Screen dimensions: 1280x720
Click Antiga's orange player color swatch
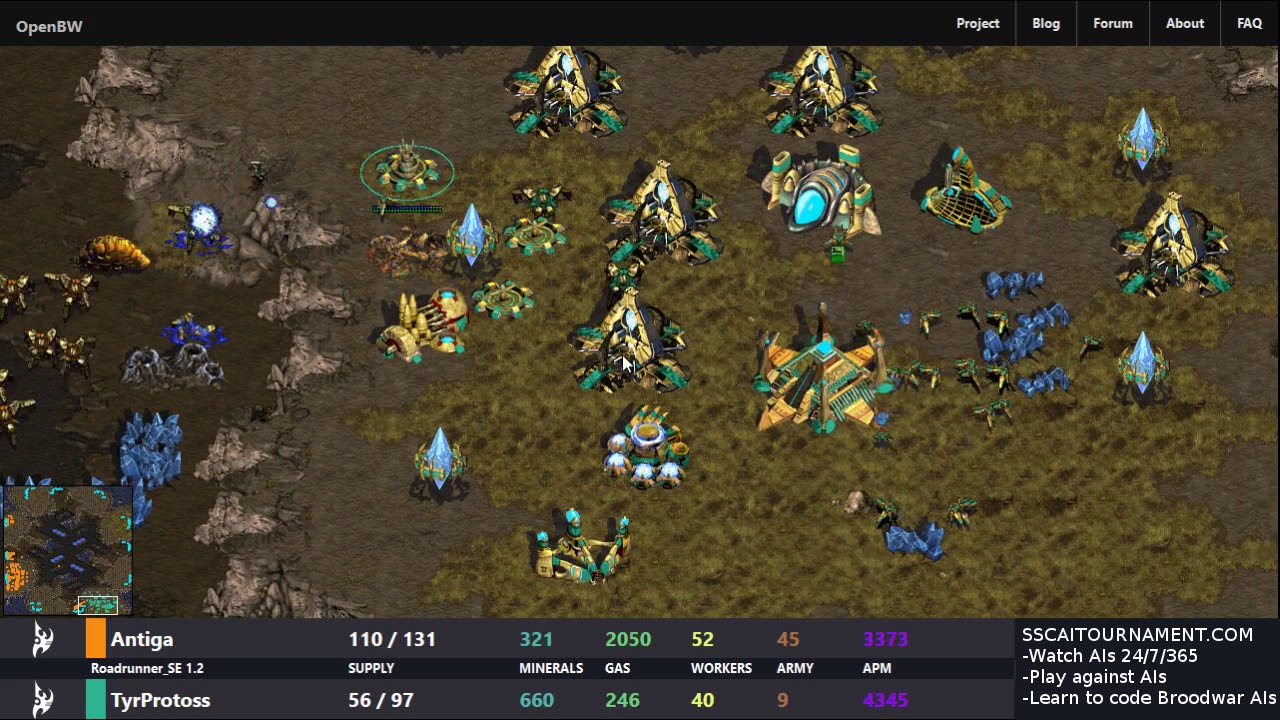(x=96, y=639)
